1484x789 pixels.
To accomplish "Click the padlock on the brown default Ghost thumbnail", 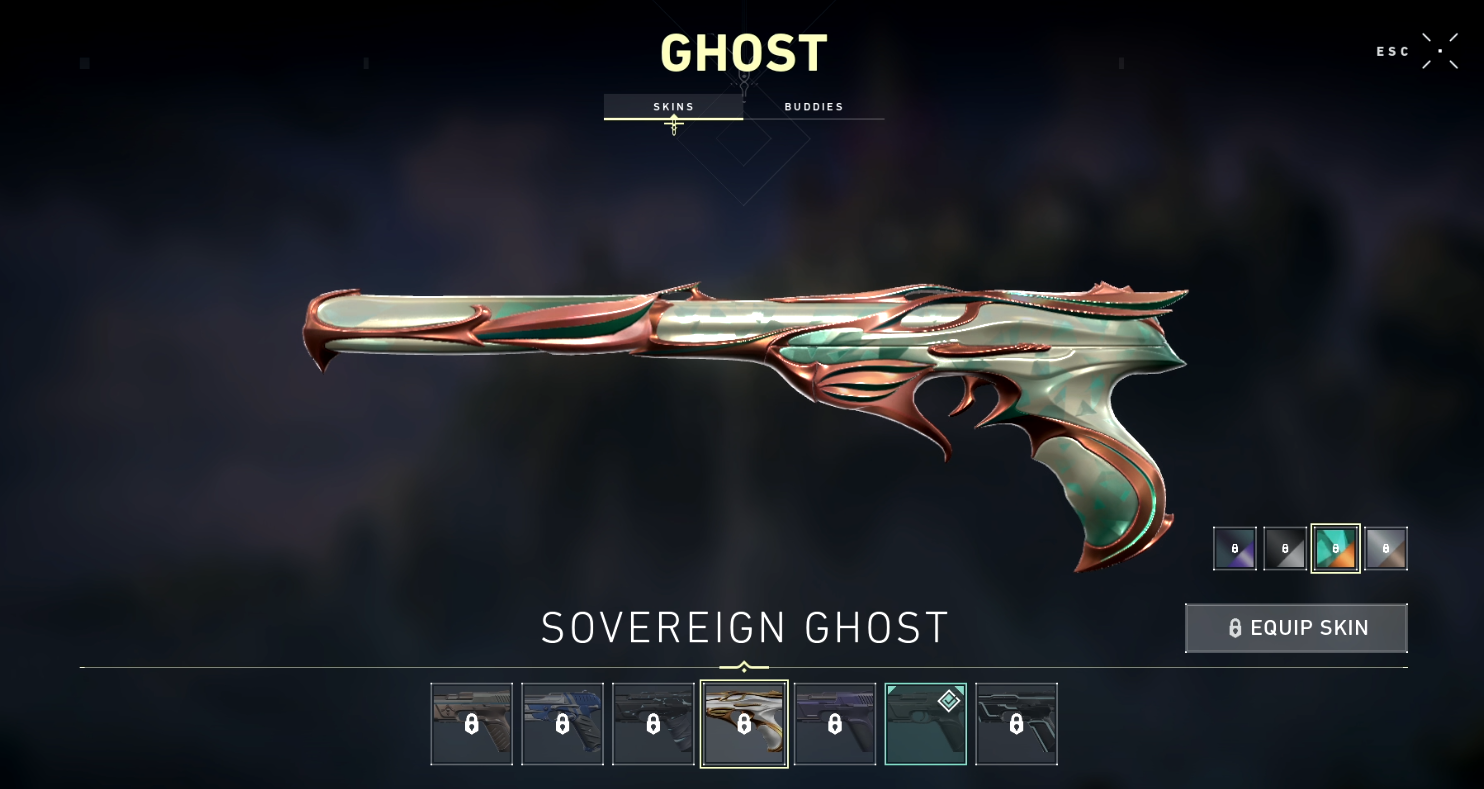I will pyautogui.click(x=471, y=723).
